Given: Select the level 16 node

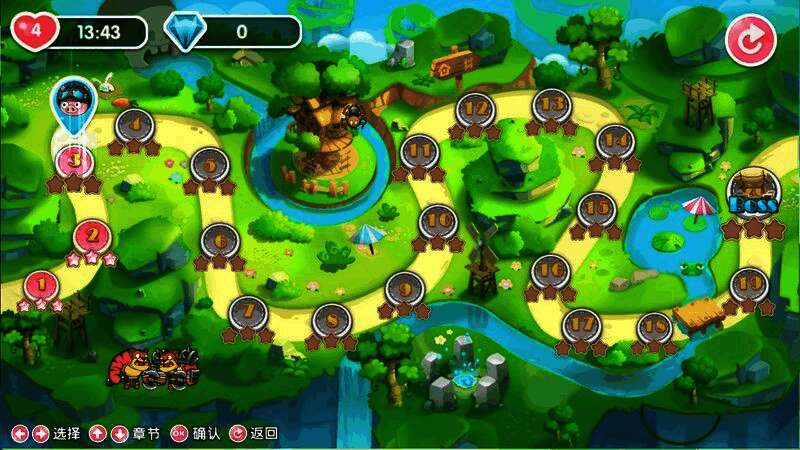Looking at the screenshot, I should 549,271.
